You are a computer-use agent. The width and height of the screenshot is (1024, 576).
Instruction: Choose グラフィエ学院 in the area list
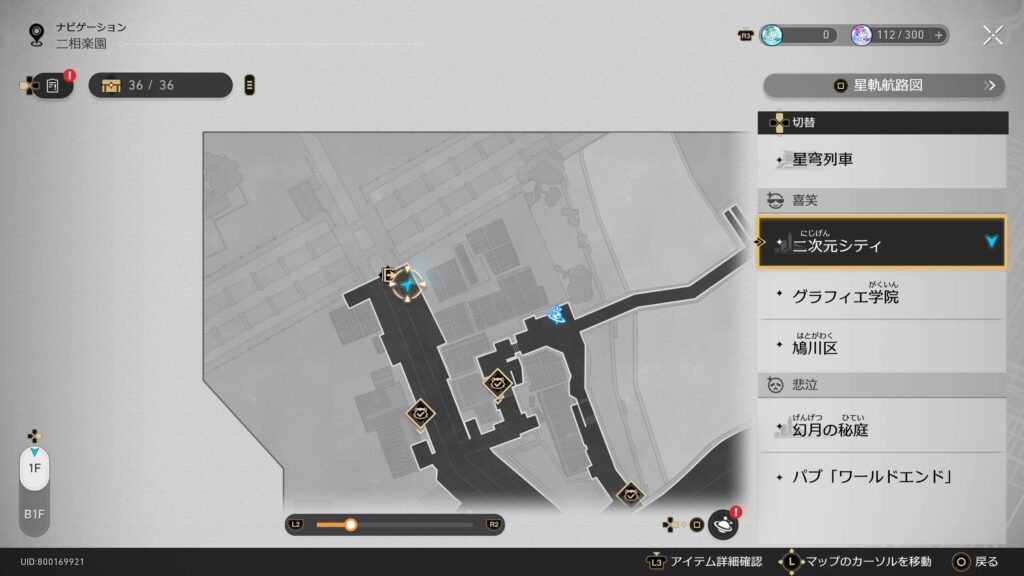pyautogui.click(x=881, y=296)
